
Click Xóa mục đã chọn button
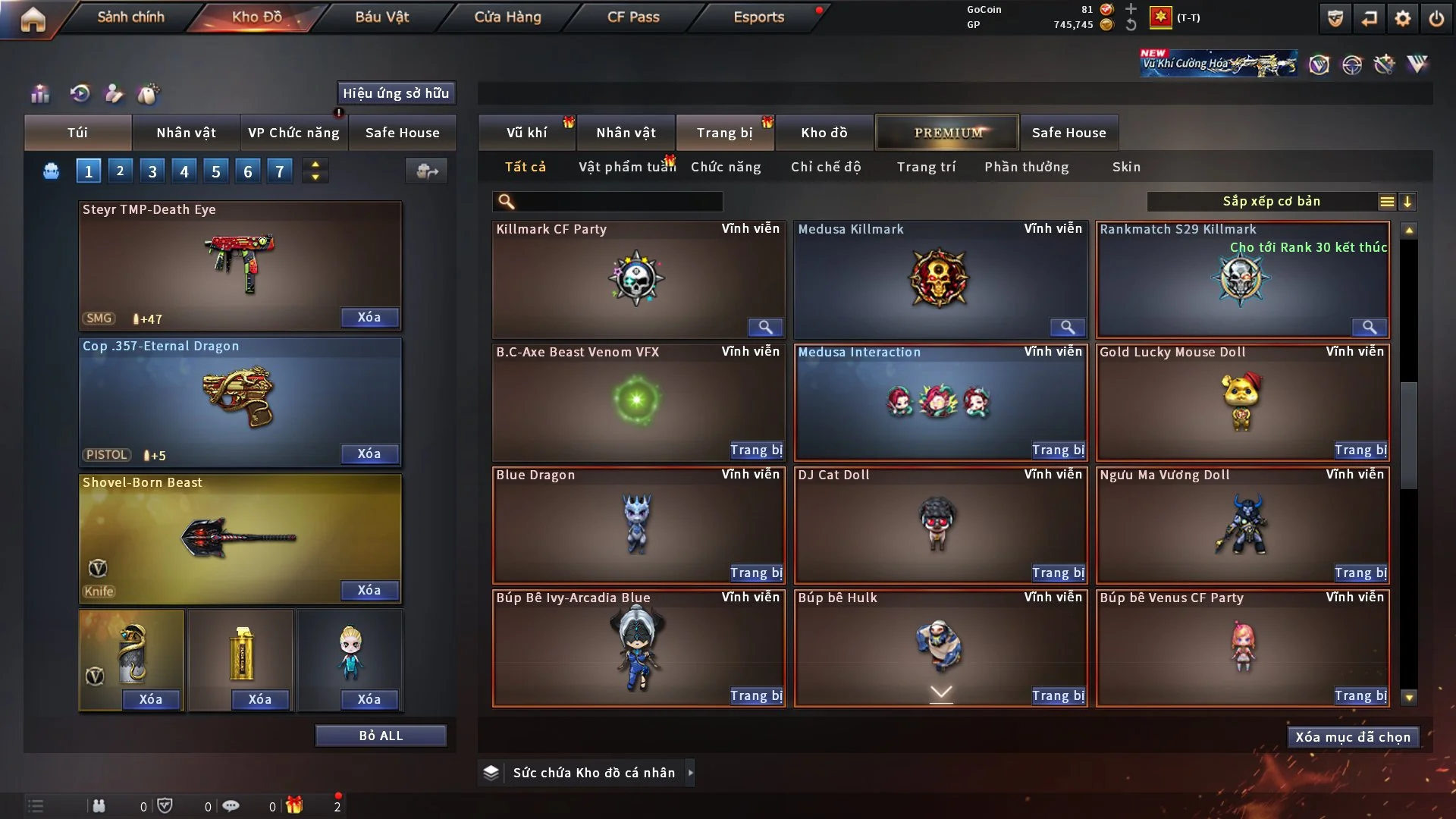click(1353, 737)
